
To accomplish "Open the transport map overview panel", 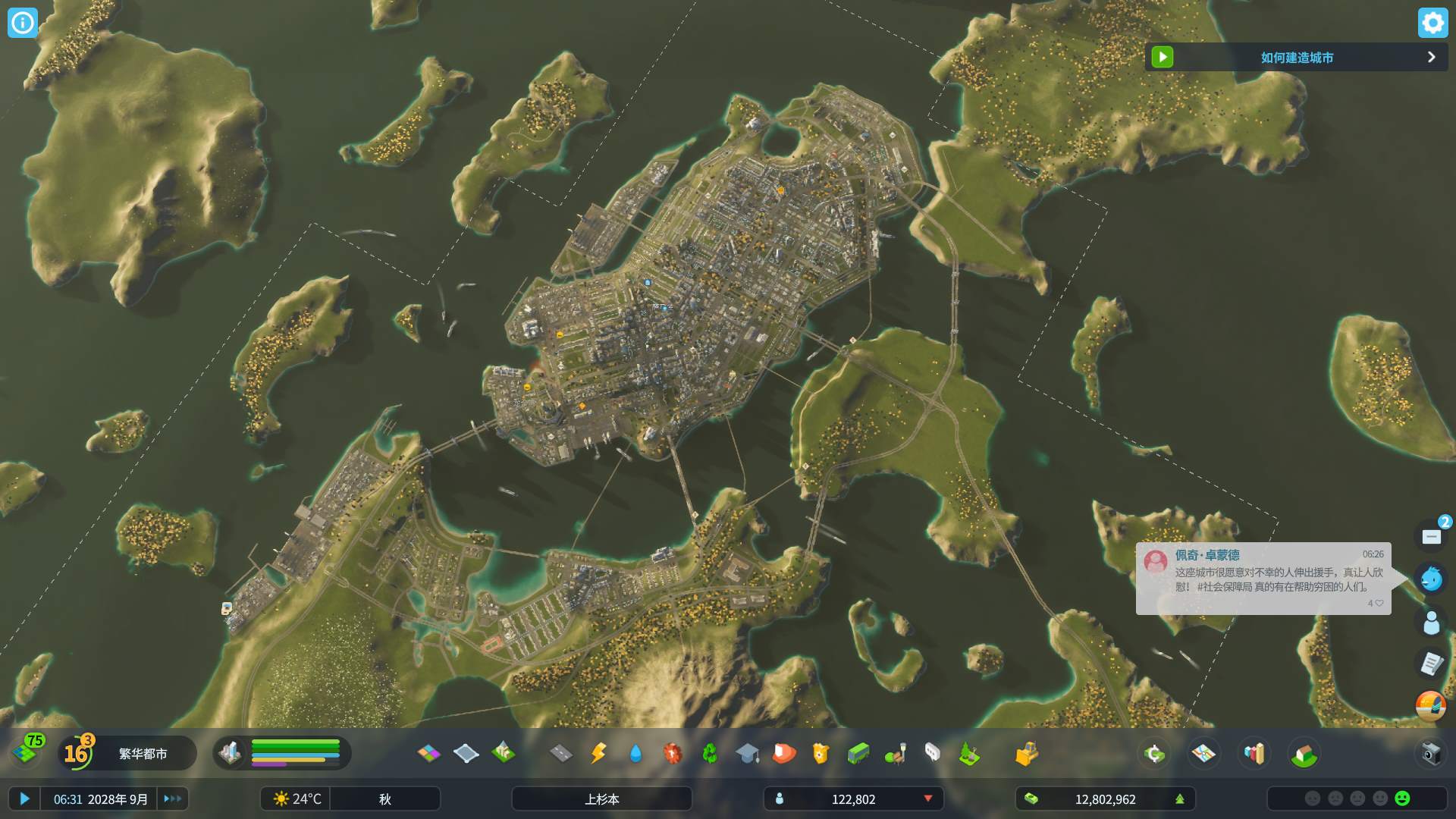I will [x=1203, y=754].
